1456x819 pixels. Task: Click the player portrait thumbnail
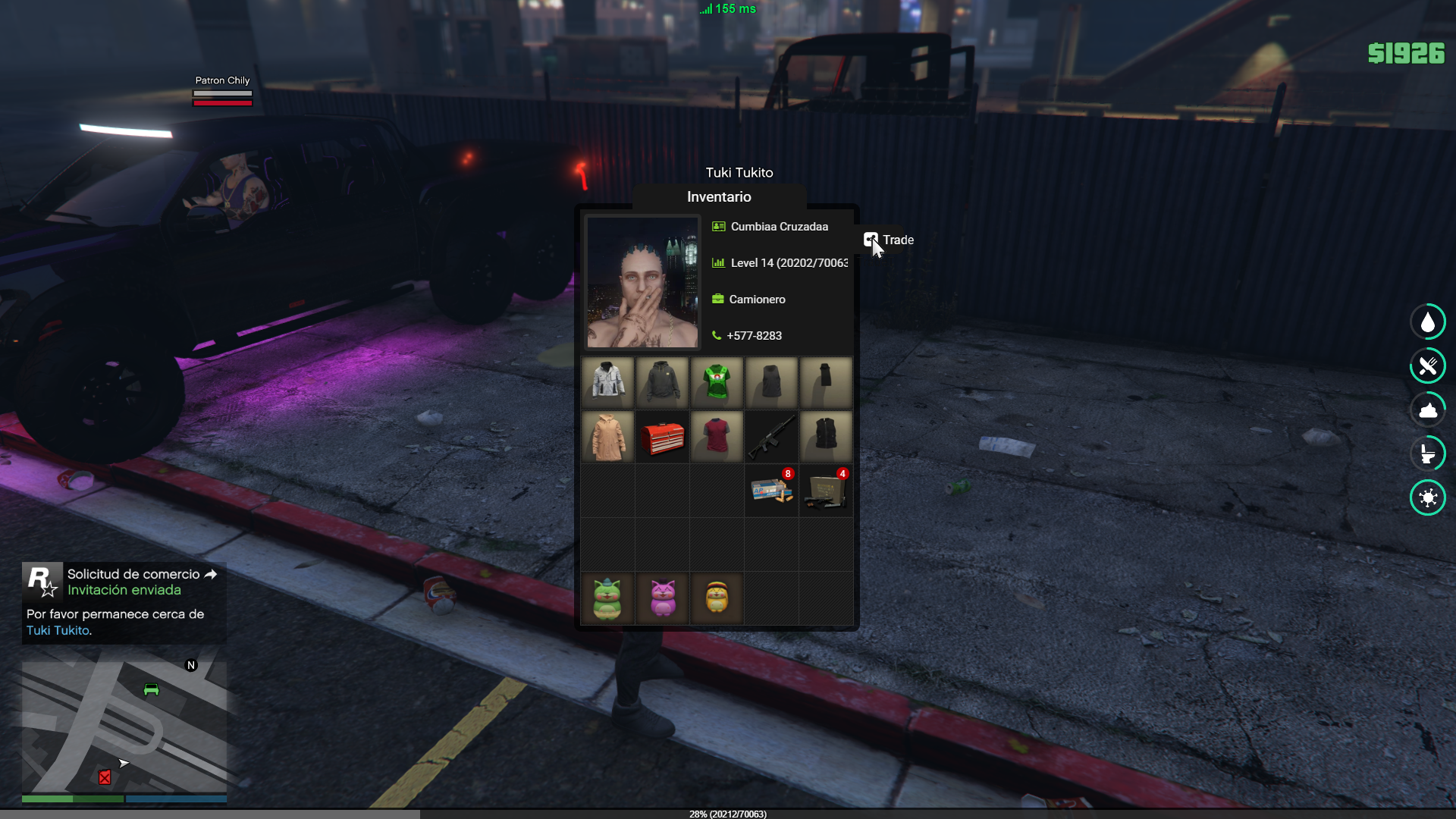pos(642,282)
